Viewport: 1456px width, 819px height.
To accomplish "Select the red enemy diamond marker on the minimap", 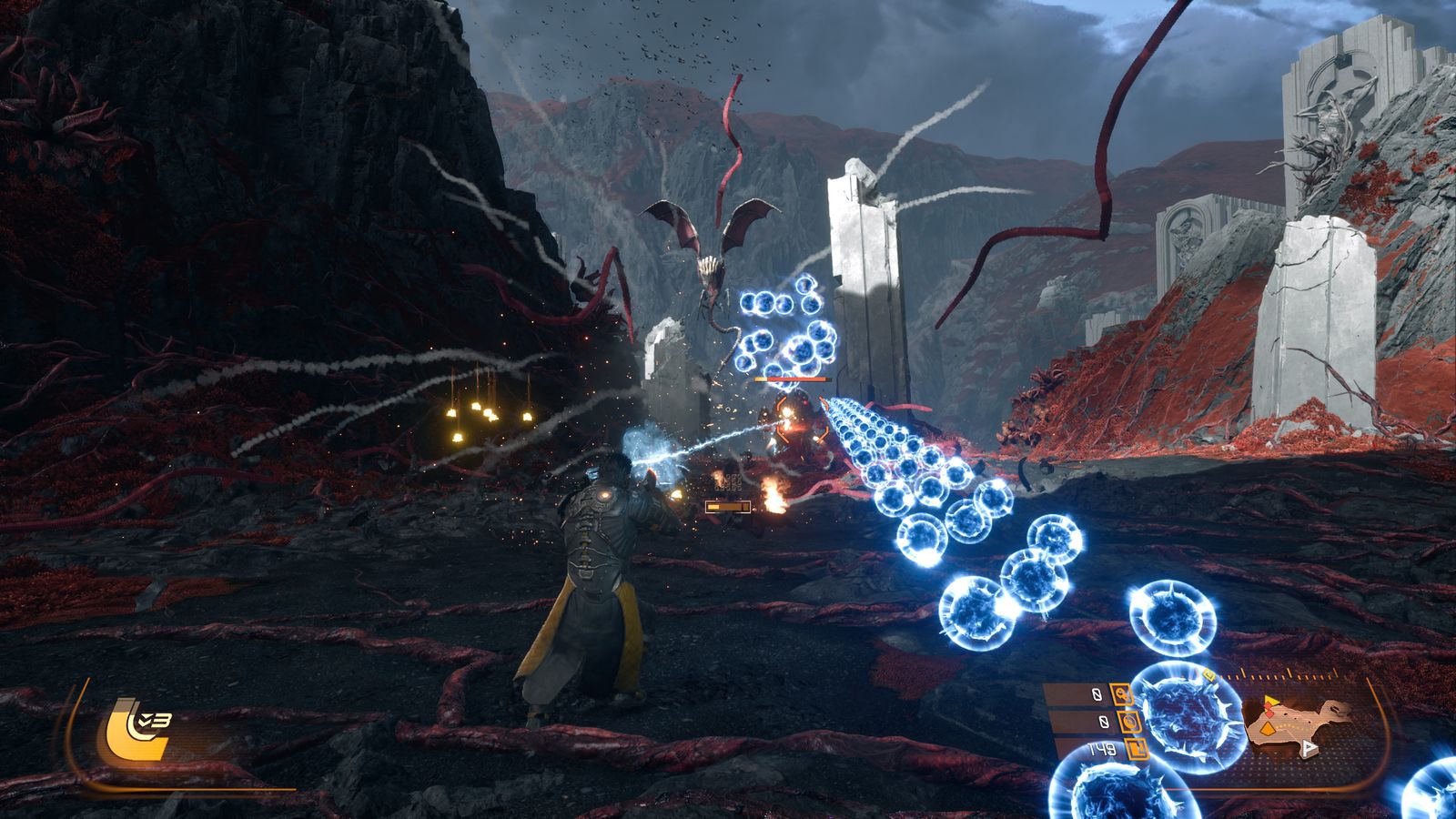I will coord(1269,711).
